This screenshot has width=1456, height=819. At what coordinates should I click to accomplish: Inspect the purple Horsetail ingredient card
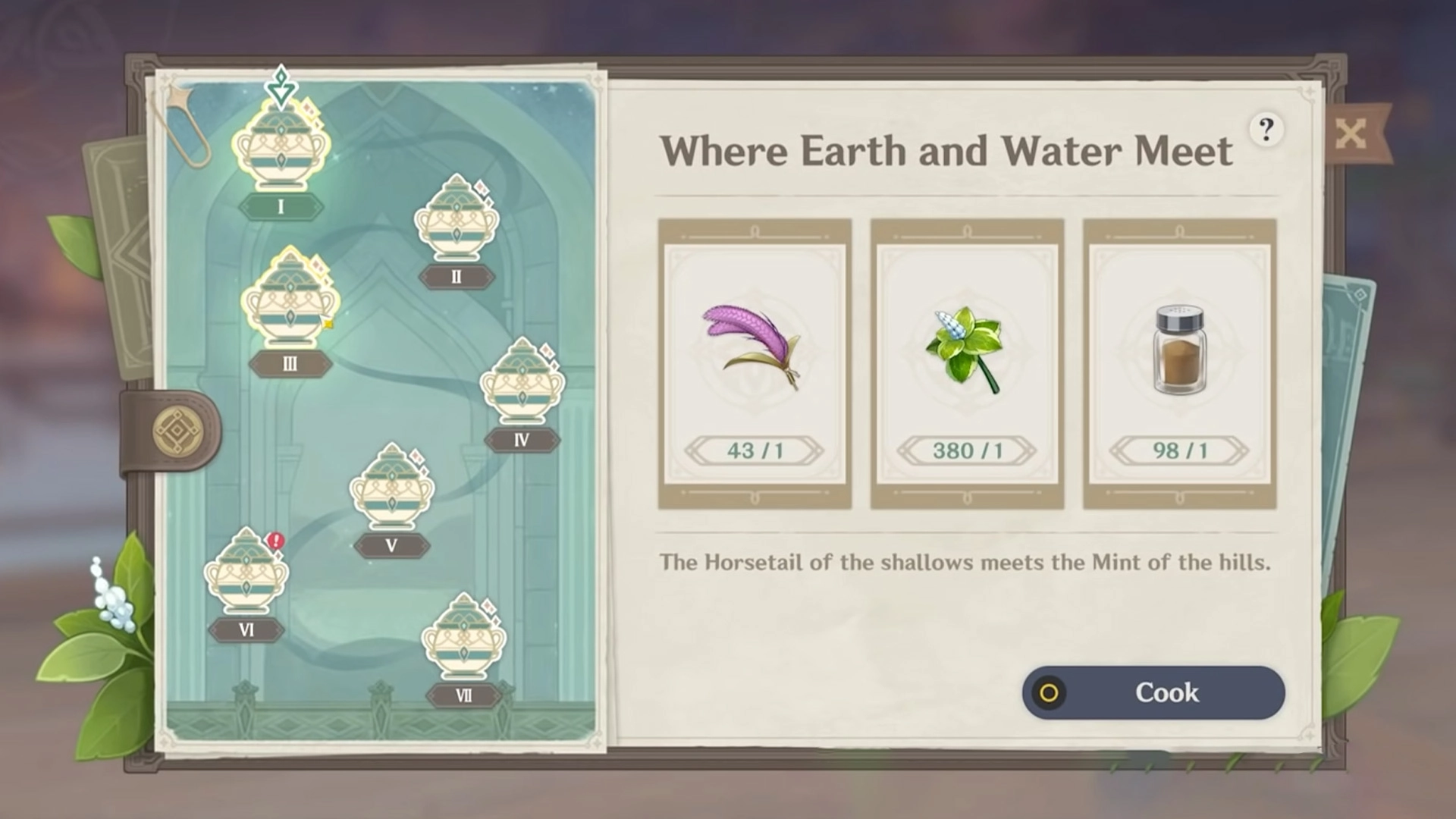[x=755, y=364]
